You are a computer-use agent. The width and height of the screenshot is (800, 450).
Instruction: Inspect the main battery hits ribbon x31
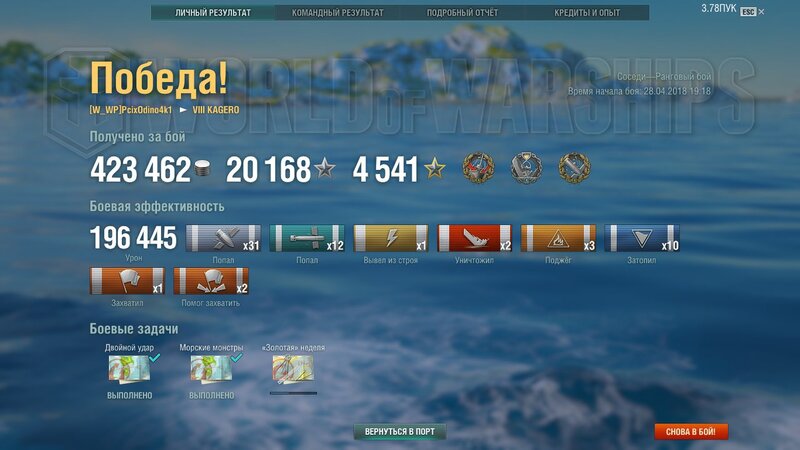223,238
